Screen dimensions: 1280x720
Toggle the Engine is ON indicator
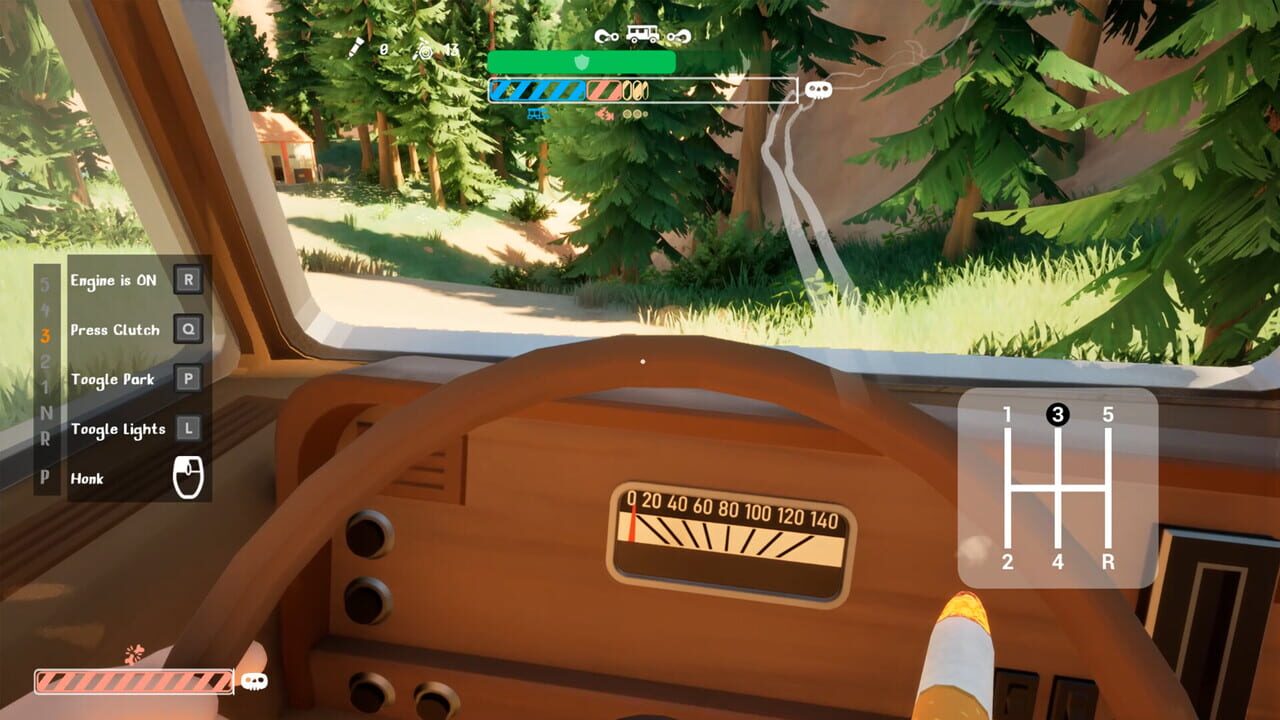pyautogui.click(x=187, y=279)
